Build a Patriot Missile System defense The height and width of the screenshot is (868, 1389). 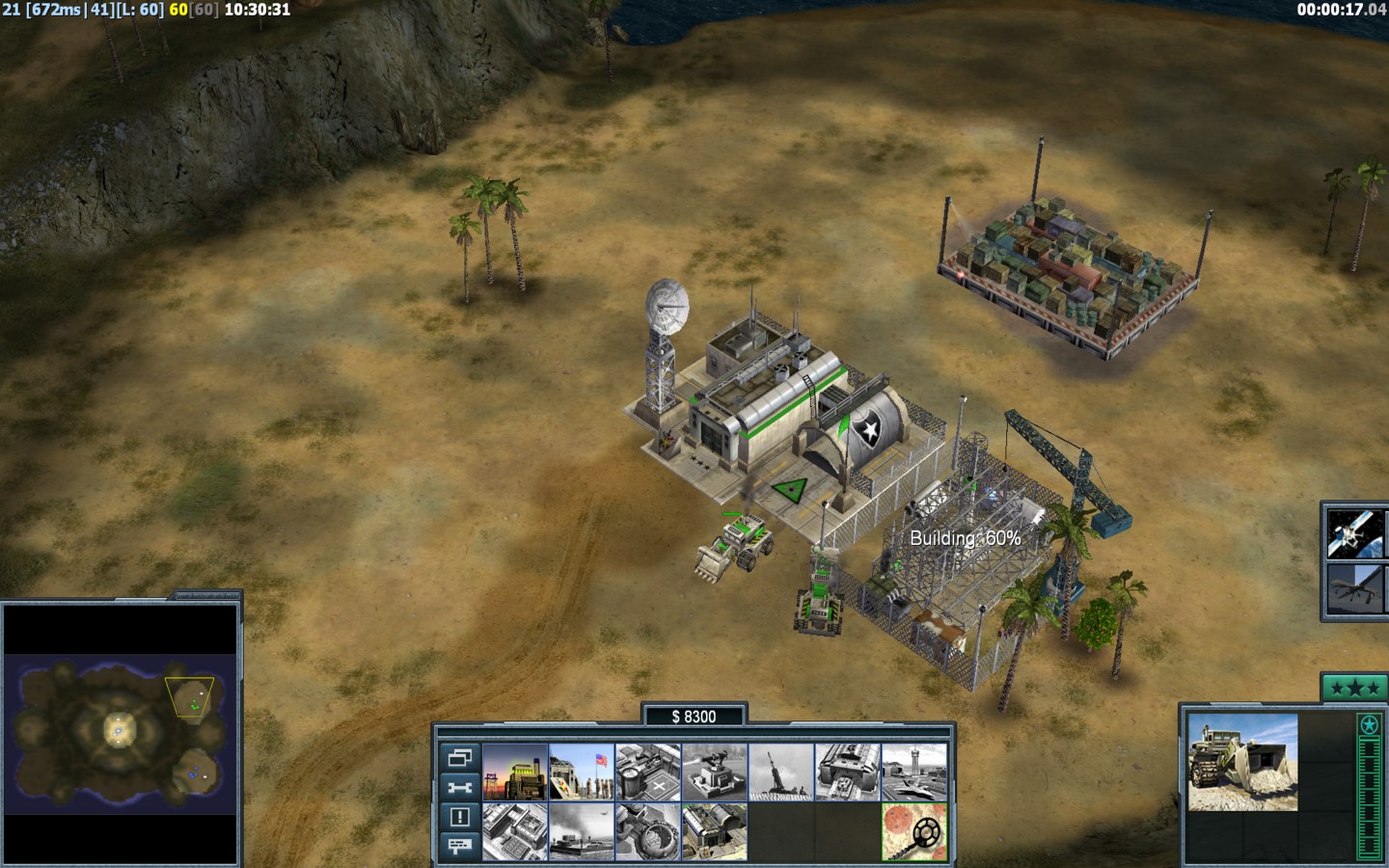pos(715,772)
